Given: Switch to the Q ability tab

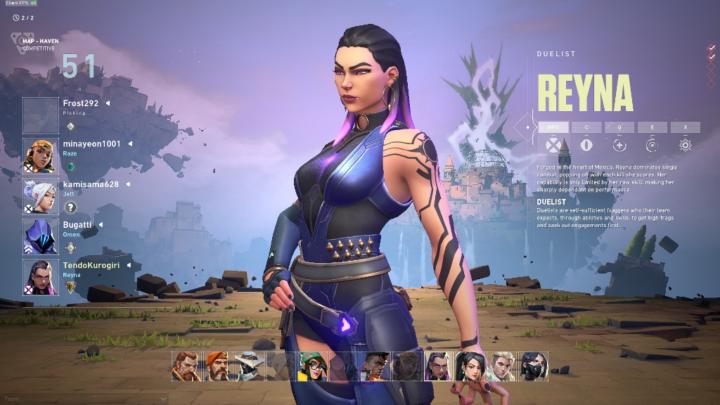Looking at the screenshot, I should point(619,127).
